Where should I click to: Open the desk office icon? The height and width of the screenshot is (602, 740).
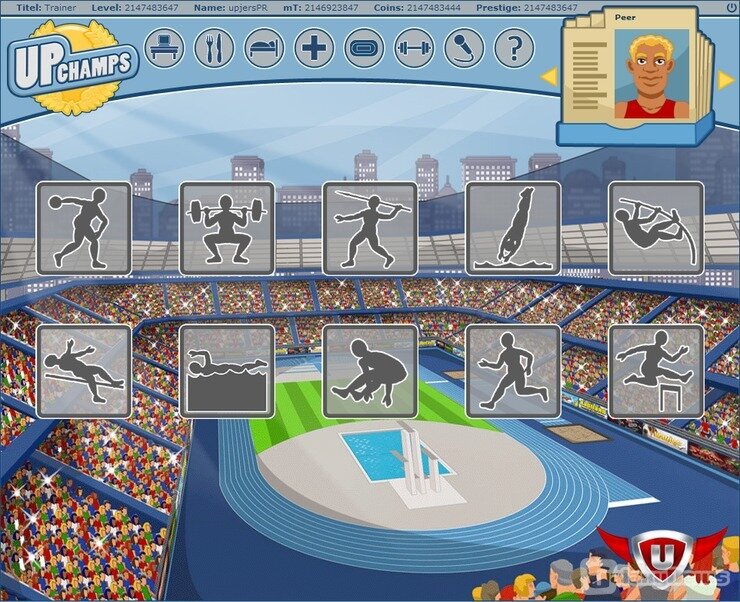click(164, 48)
